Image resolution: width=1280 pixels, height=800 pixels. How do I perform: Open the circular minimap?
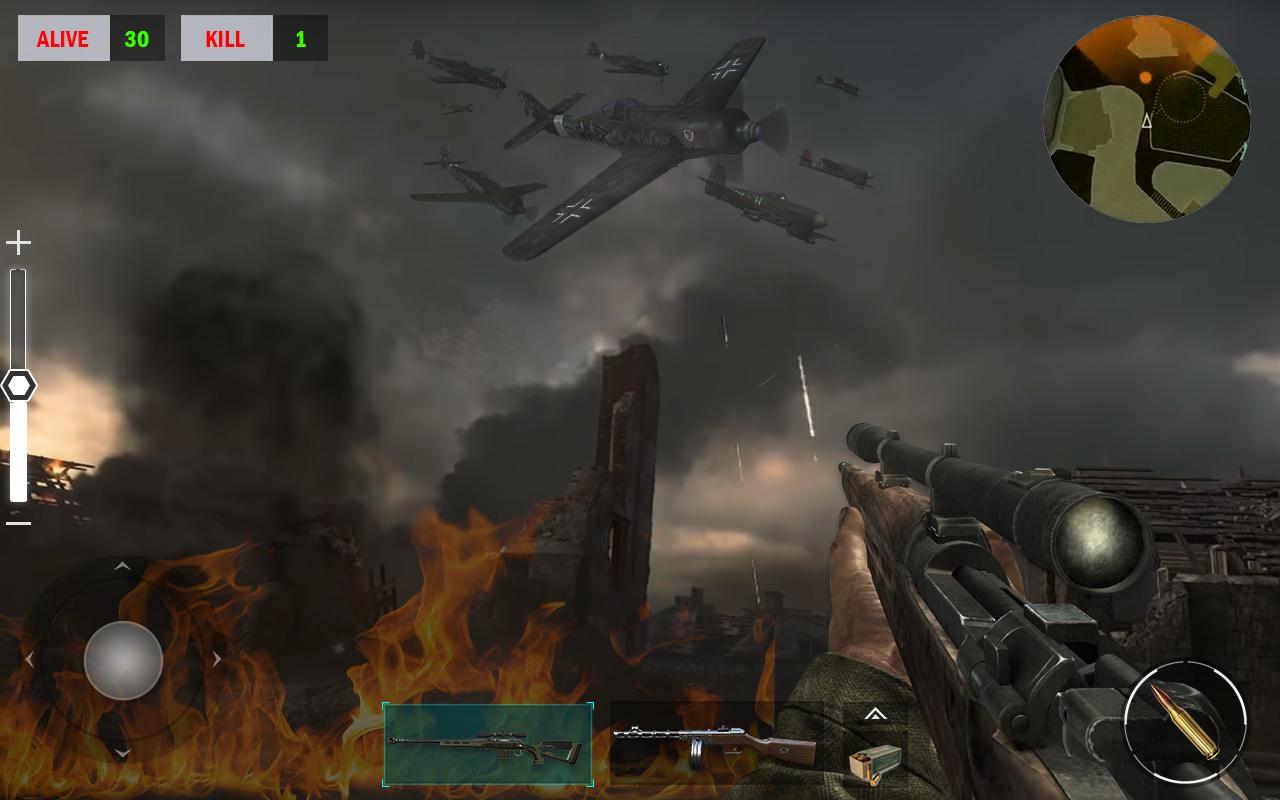click(x=1147, y=119)
